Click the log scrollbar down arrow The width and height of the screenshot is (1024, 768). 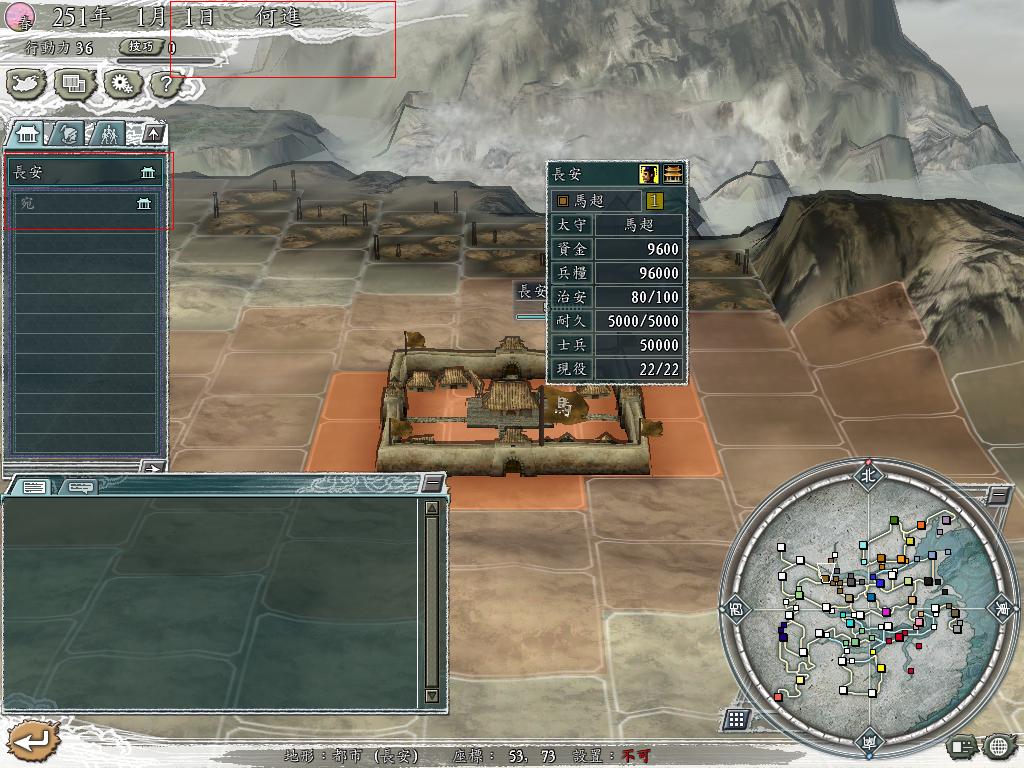(432, 695)
